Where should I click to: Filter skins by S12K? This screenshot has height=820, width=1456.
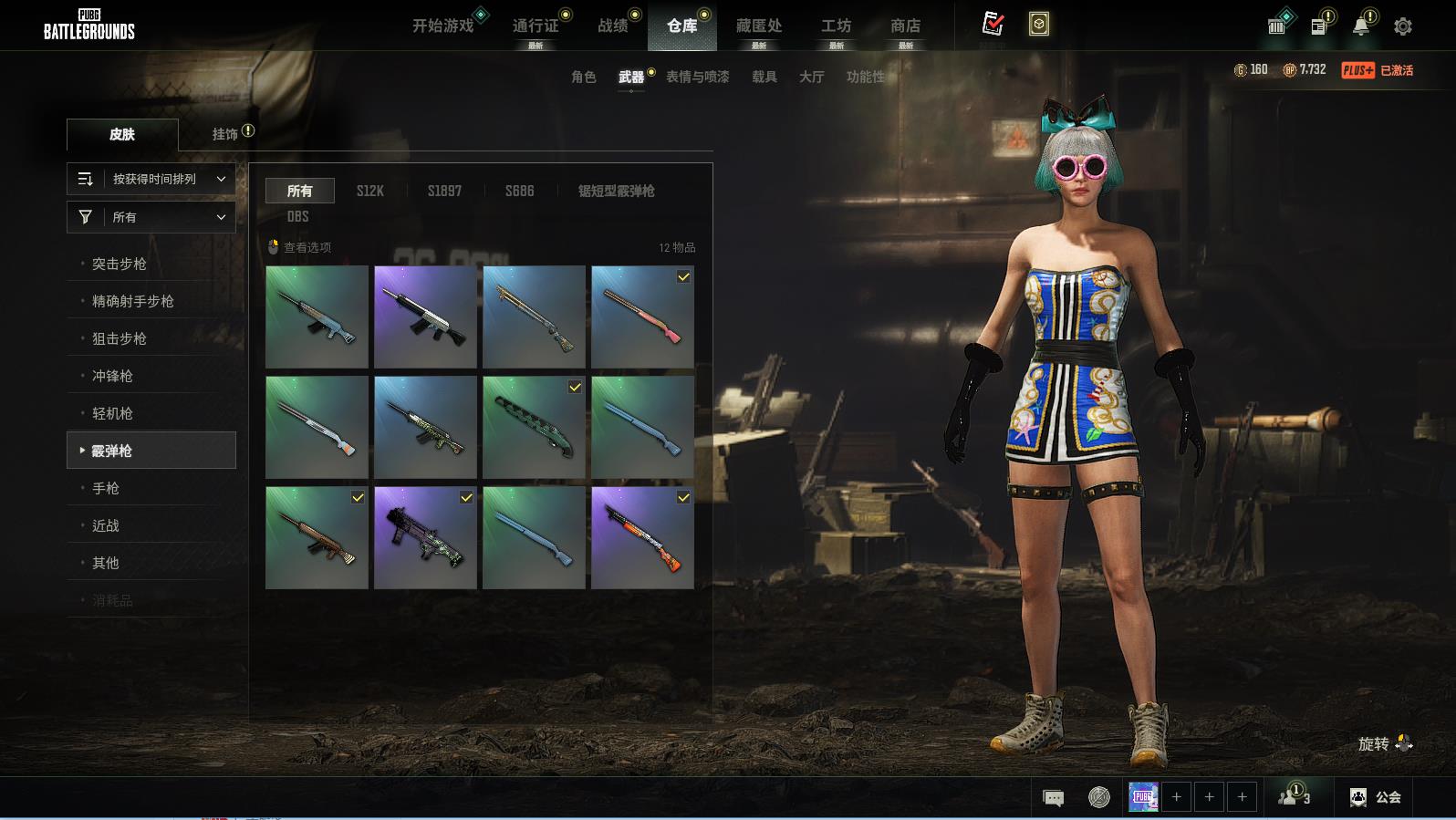coord(370,191)
